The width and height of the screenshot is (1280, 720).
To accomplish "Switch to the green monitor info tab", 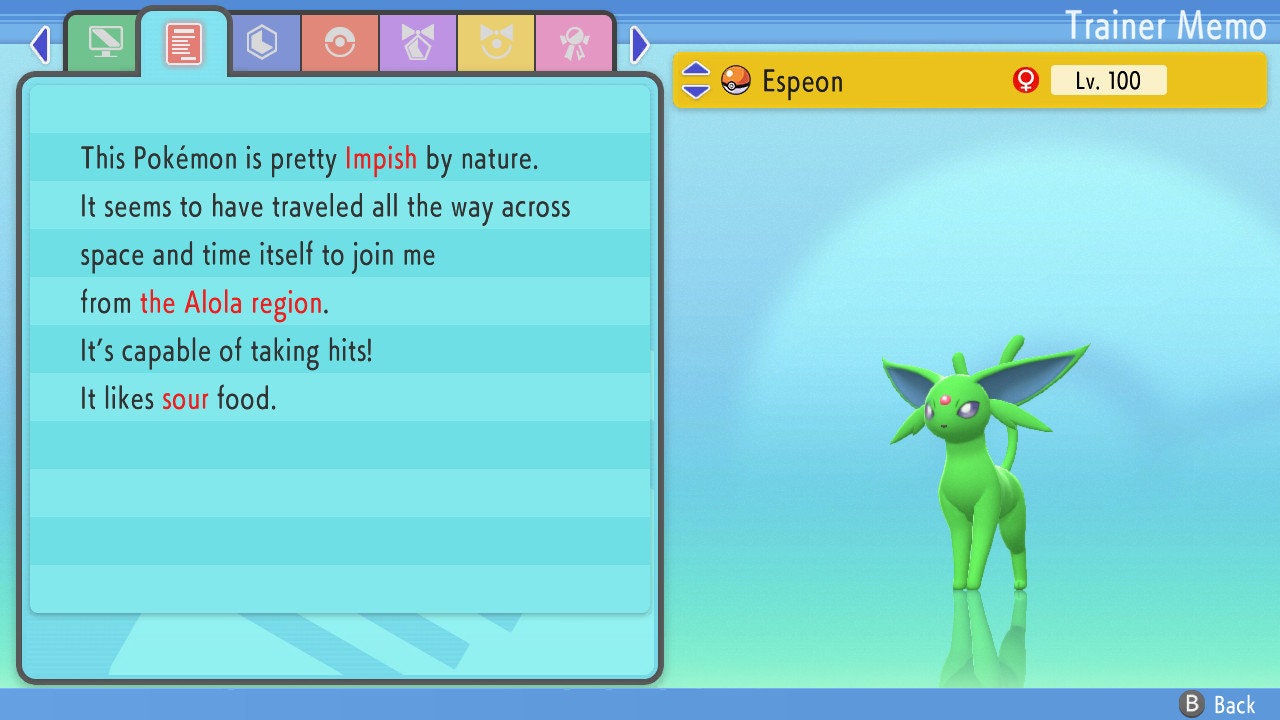I will tap(105, 43).
